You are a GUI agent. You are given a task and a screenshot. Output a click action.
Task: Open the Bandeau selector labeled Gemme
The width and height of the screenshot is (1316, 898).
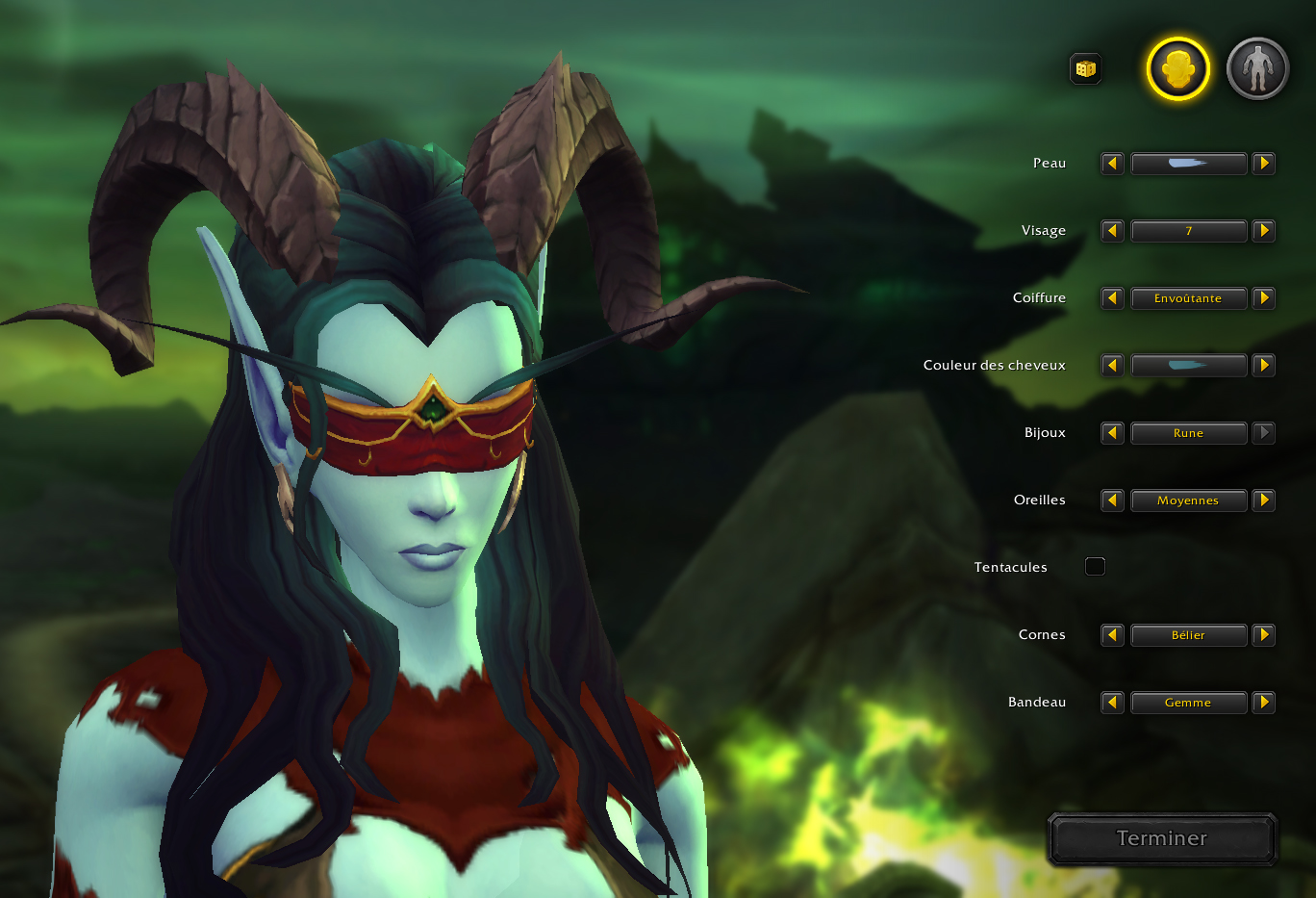coord(1189,702)
